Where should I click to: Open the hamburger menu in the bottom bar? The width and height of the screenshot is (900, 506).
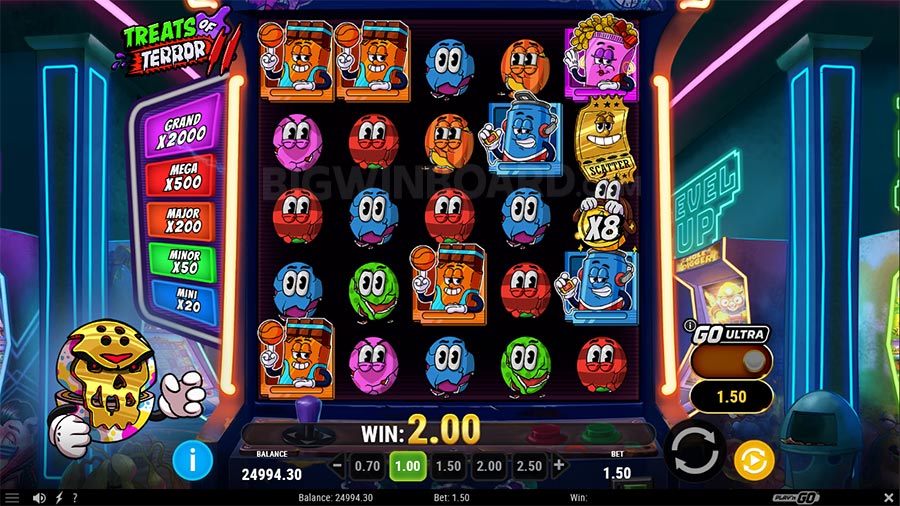11,498
